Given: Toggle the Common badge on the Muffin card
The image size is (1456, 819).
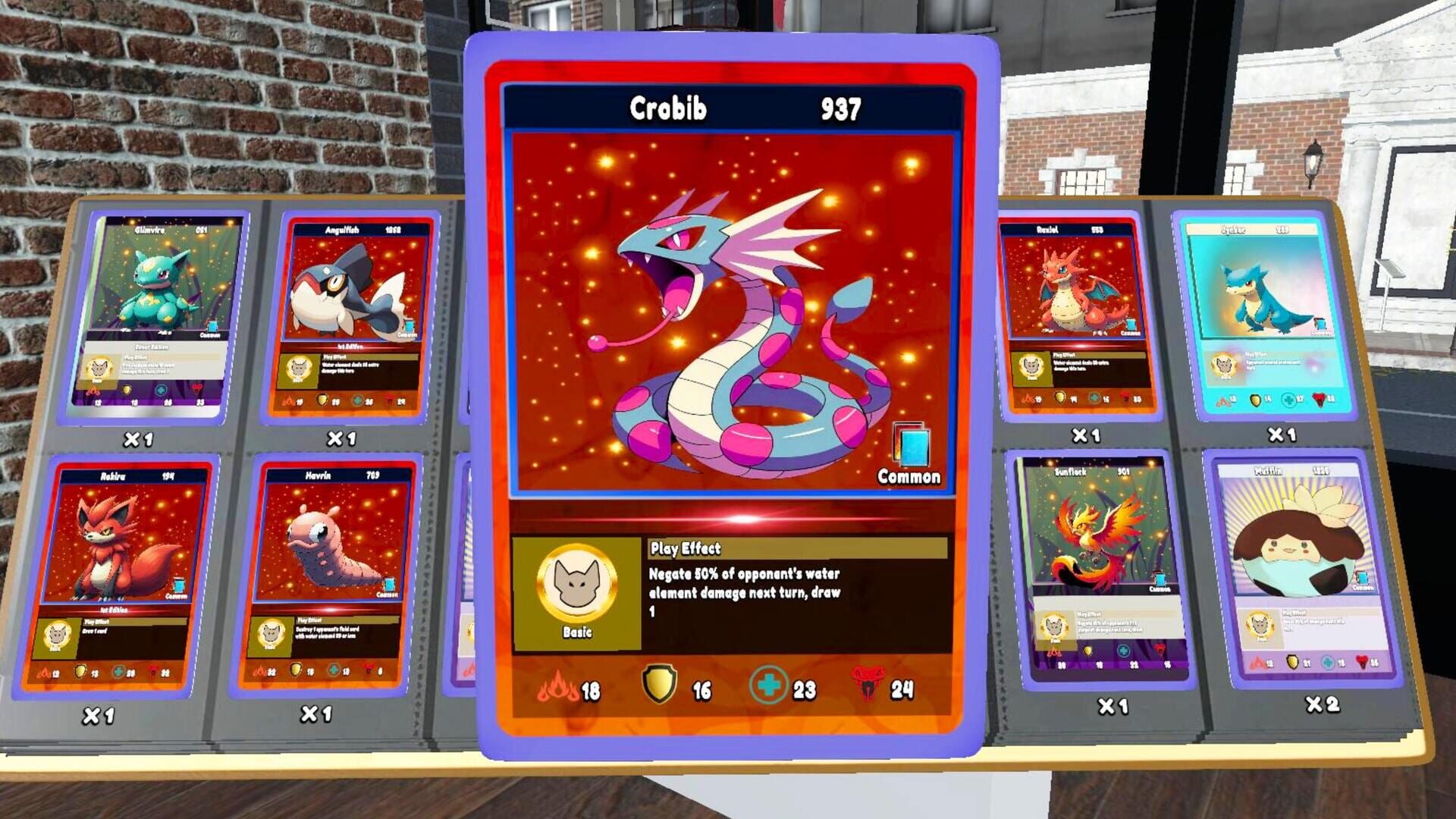Looking at the screenshot, I should [1362, 578].
